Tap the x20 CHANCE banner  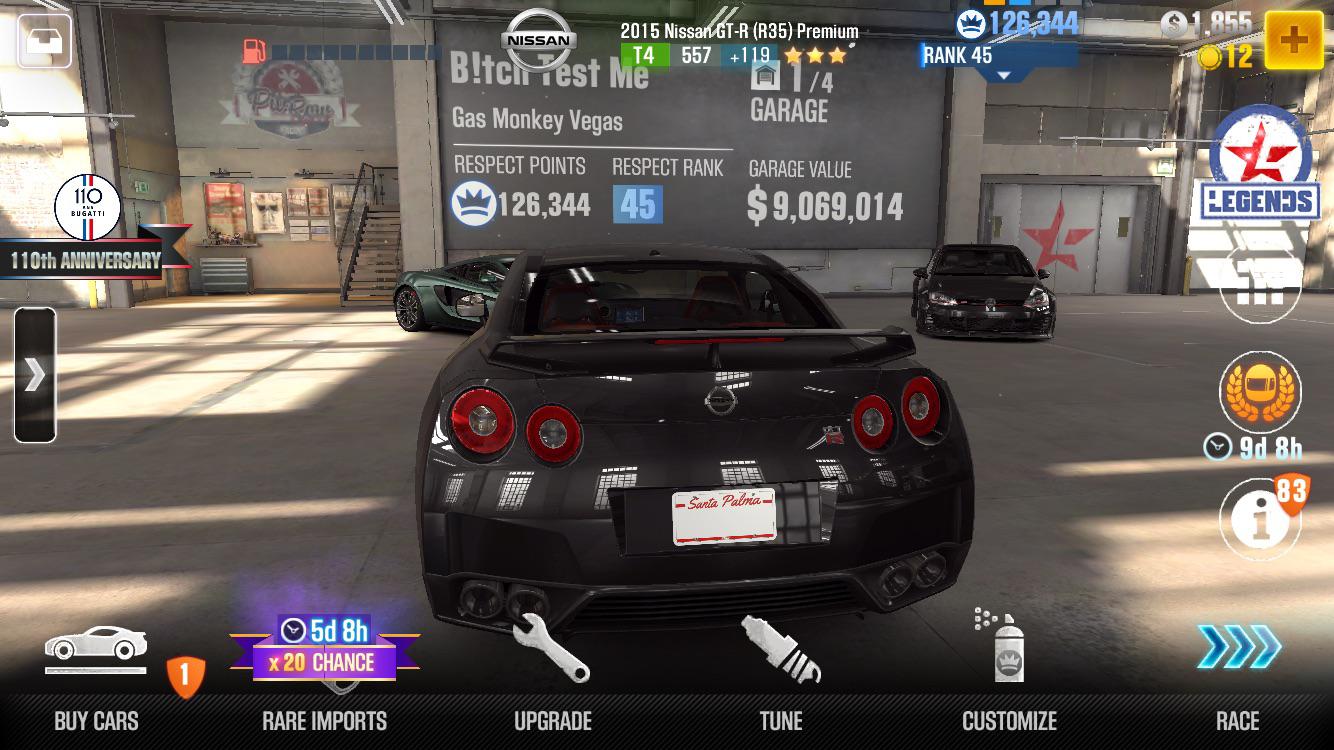(x=324, y=660)
